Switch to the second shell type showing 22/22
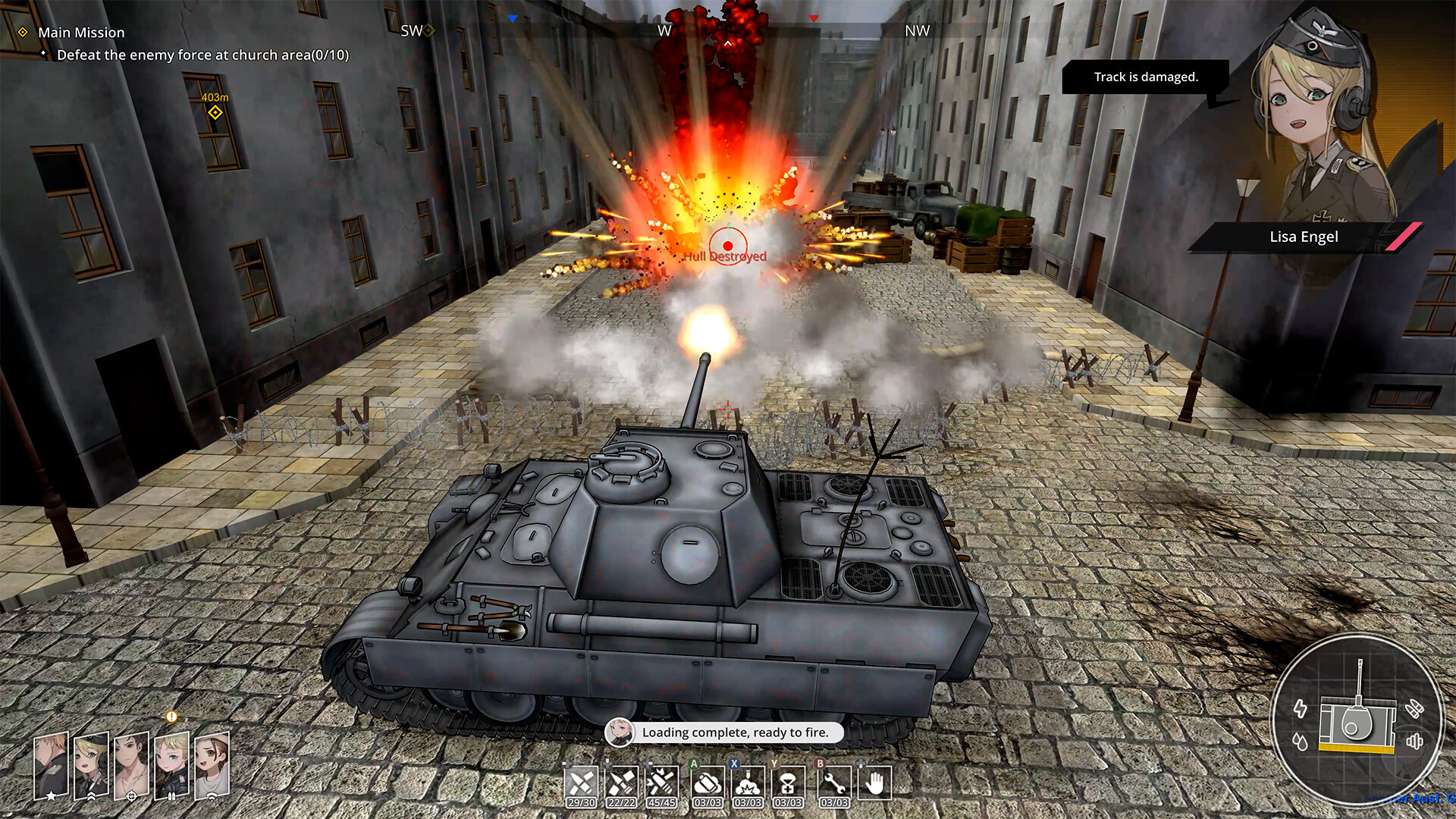 623,781
